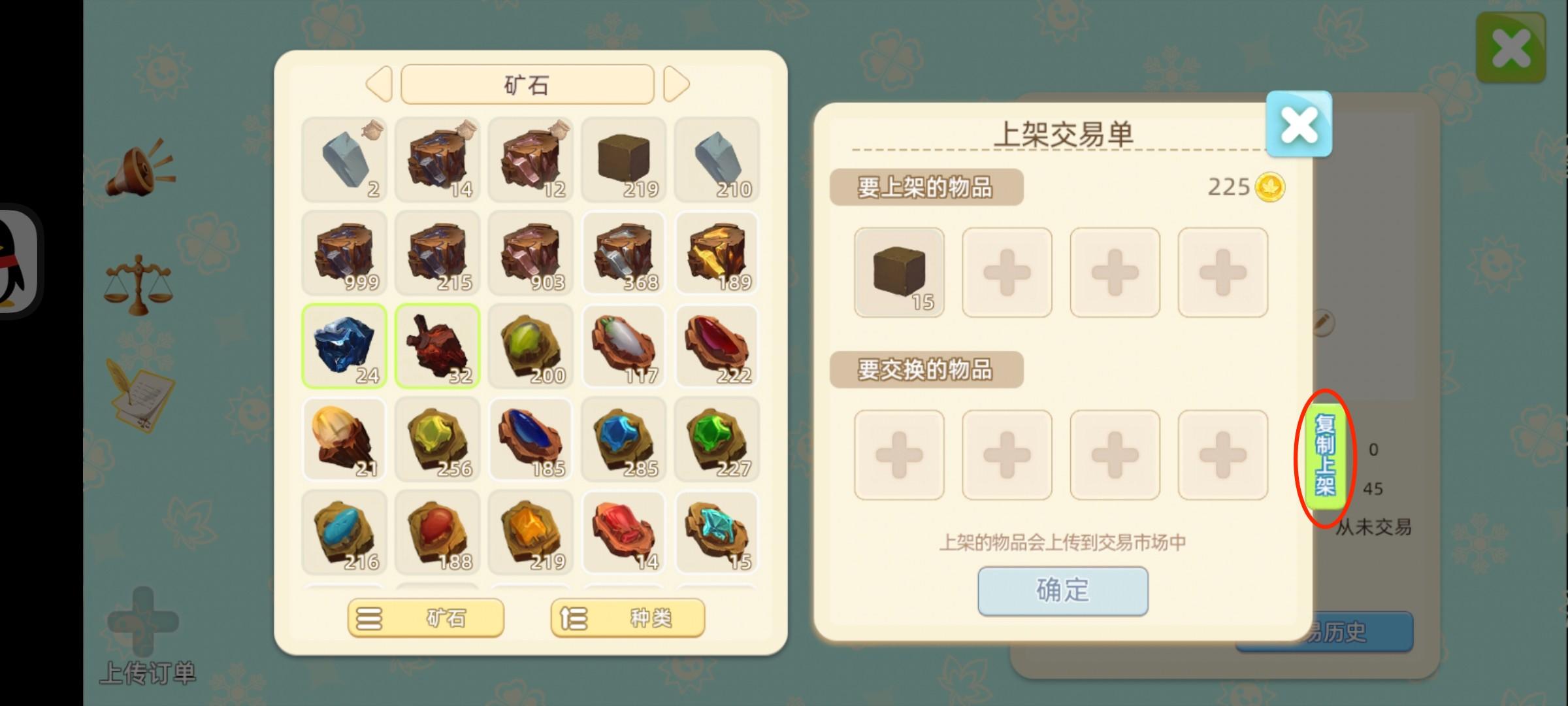Deselect the blue ore with quantity 24
The image size is (1568, 706).
click(x=344, y=346)
